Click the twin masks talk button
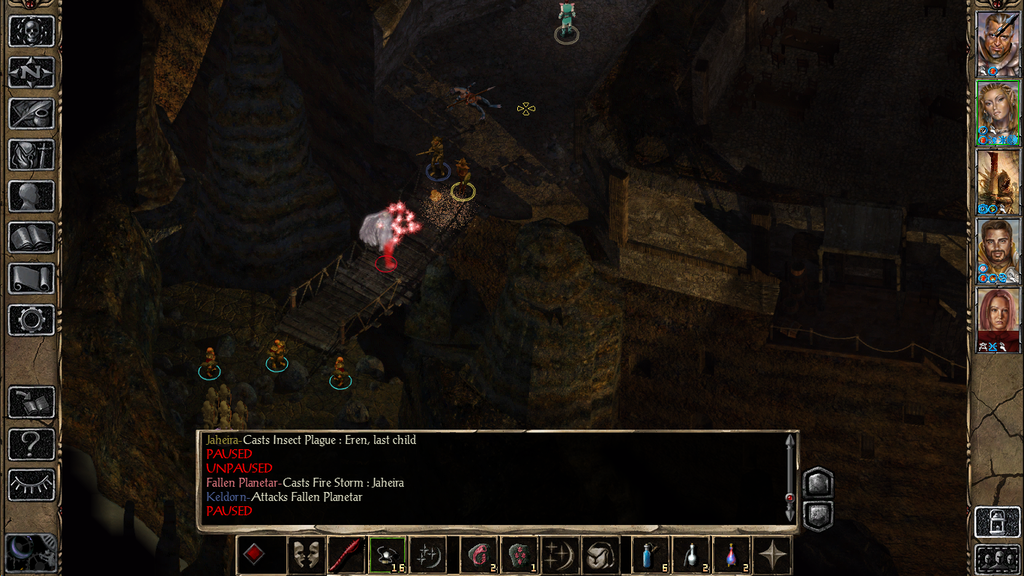The image size is (1024, 576). pyautogui.click(x=304, y=555)
